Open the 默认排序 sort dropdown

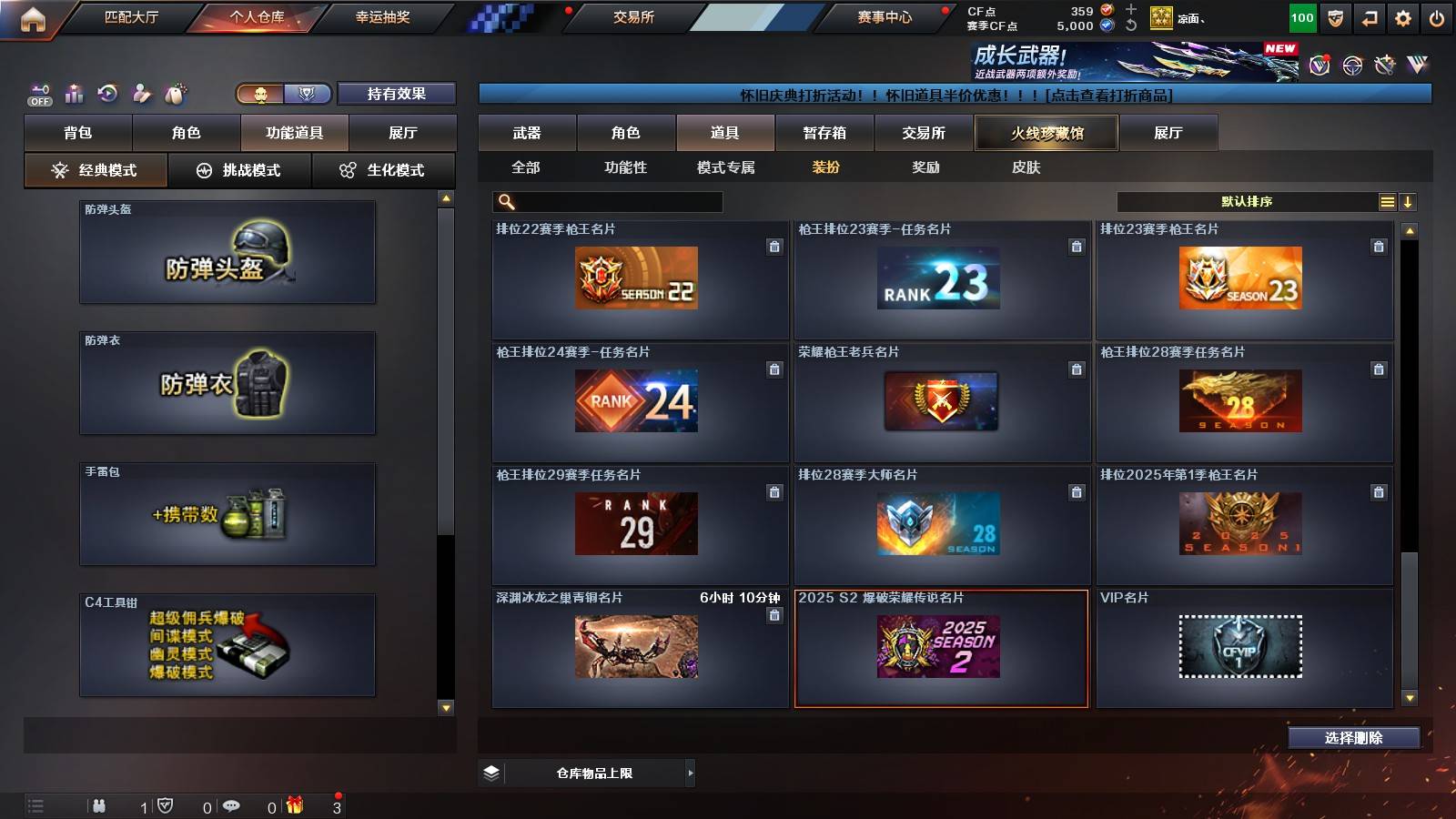tap(1247, 201)
